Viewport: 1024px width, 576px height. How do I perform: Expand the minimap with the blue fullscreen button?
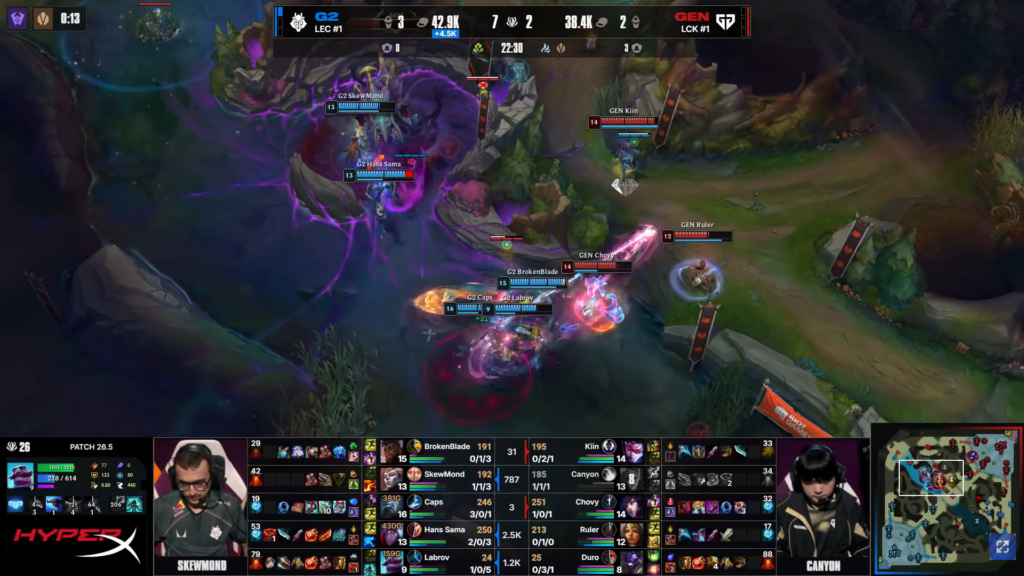(x=1001, y=546)
